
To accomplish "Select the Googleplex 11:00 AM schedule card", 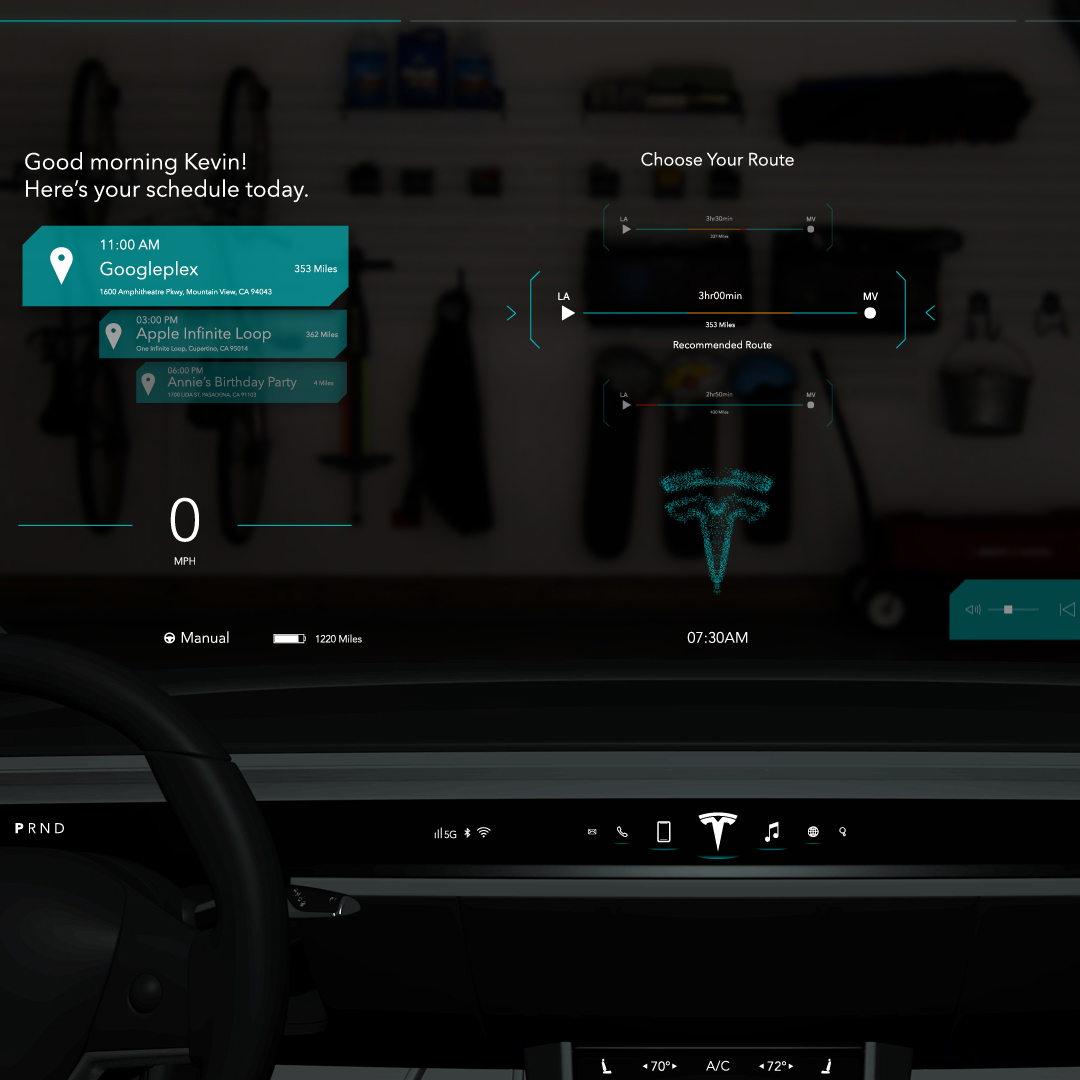I will [x=185, y=266].
